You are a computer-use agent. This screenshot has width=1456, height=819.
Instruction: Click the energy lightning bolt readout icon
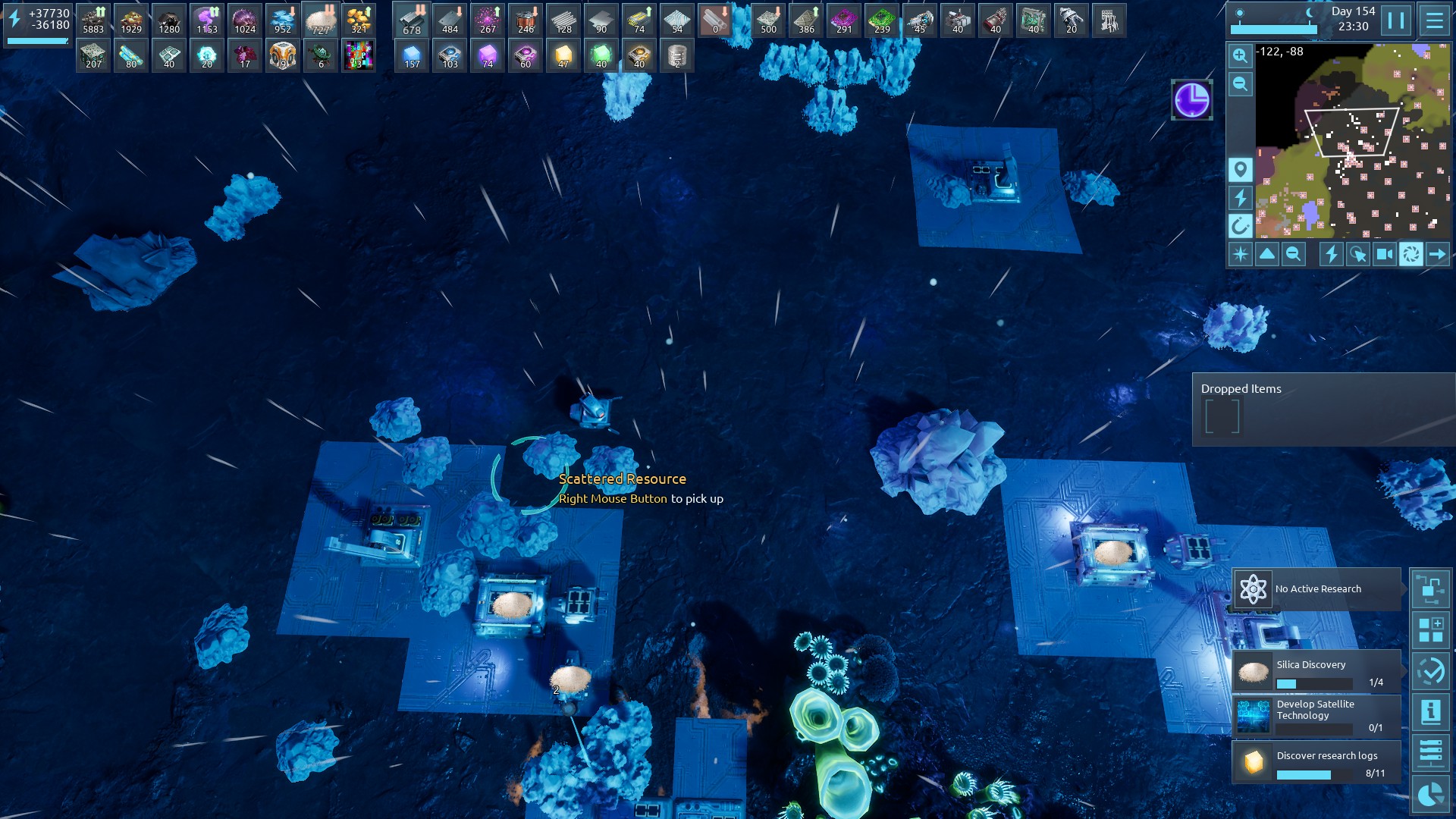coord(14,19)
